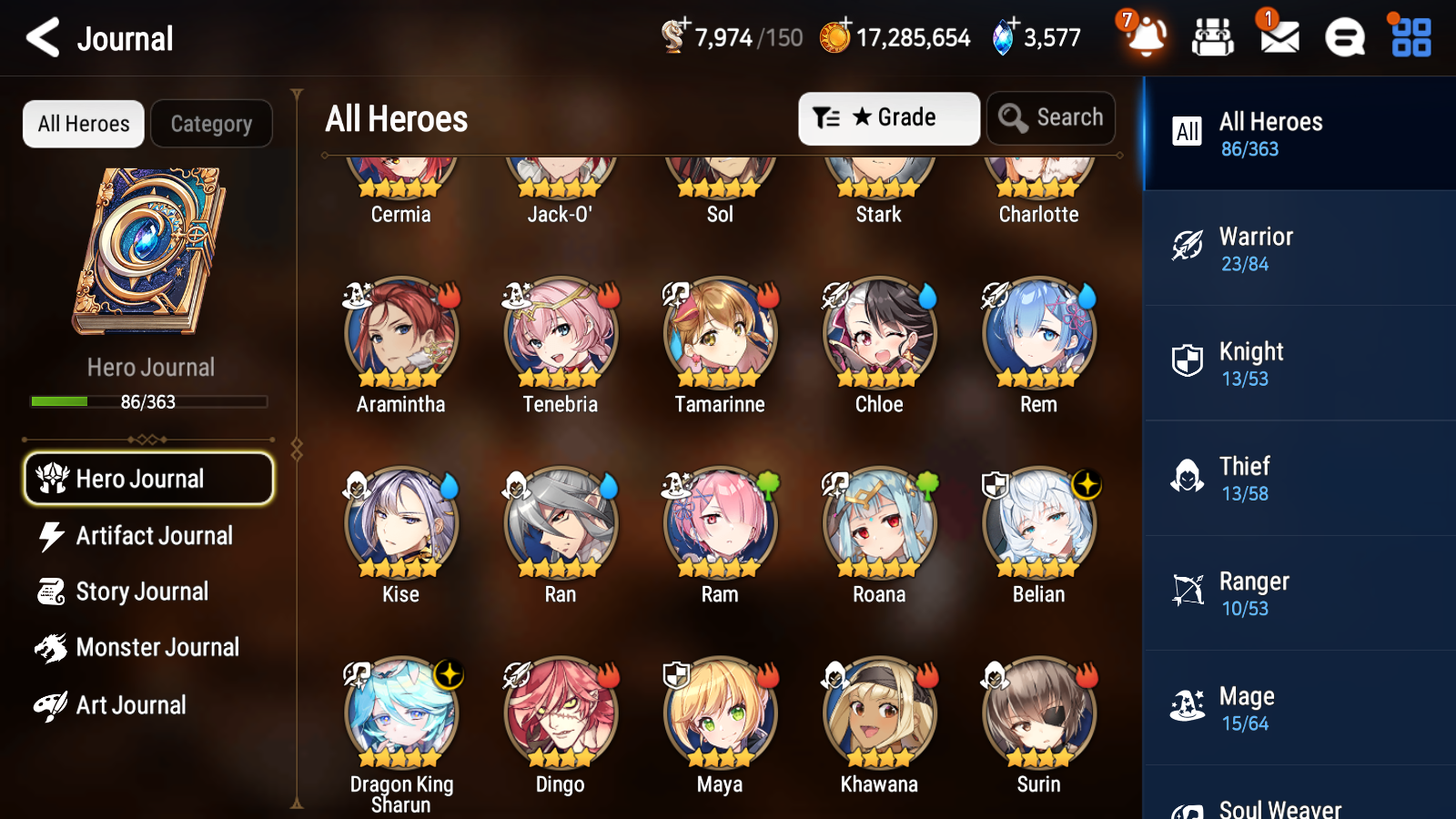The height and width of the screenshot is (819, 1456).
Task: Select the Tamarinne hero portrait
Action: click(x=719, y=335)
